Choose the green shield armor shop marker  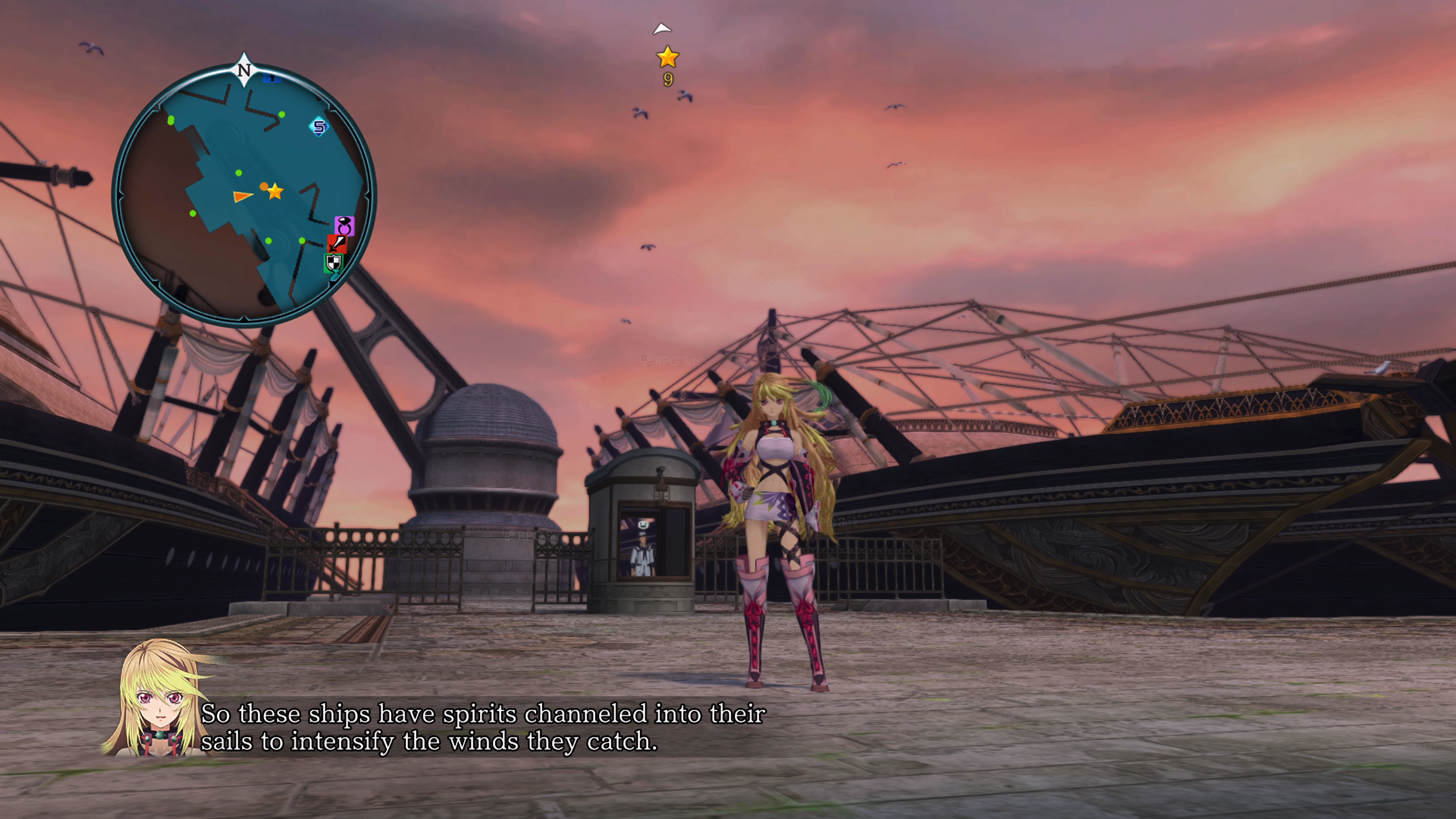[x=334, y=263]
